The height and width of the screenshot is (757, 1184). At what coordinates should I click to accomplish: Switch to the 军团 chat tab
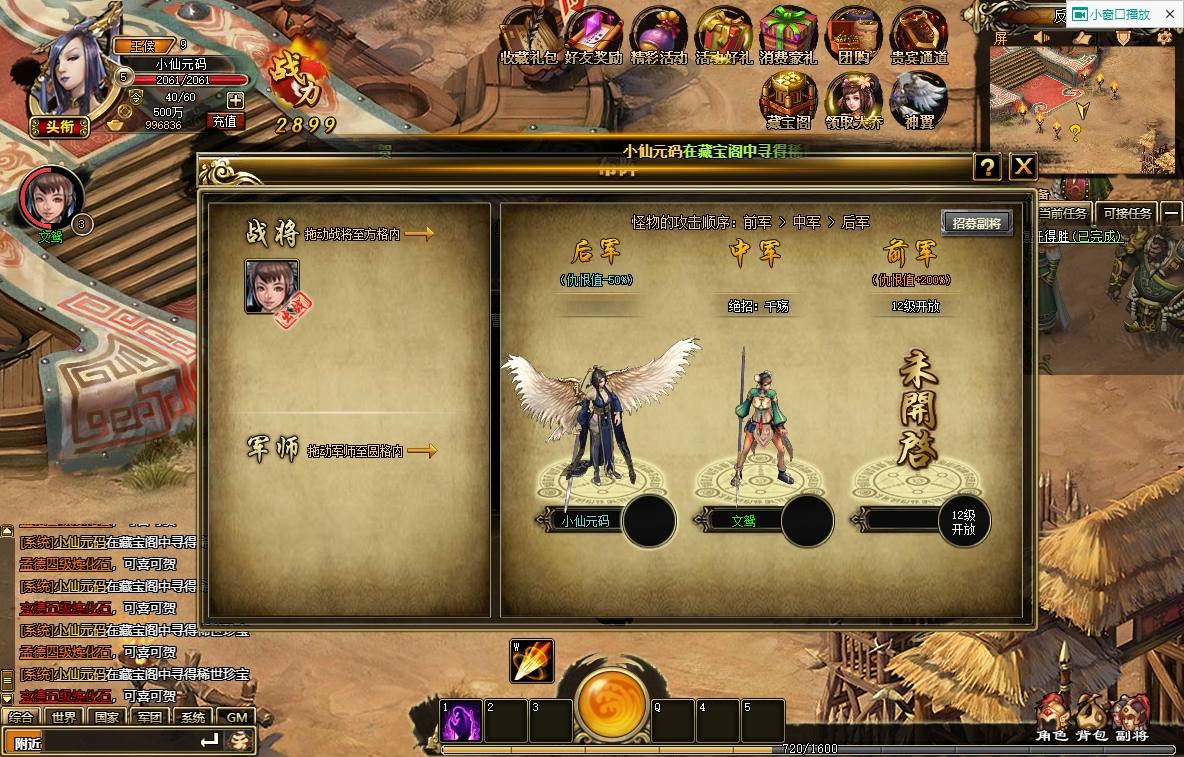tap(150, 717)
